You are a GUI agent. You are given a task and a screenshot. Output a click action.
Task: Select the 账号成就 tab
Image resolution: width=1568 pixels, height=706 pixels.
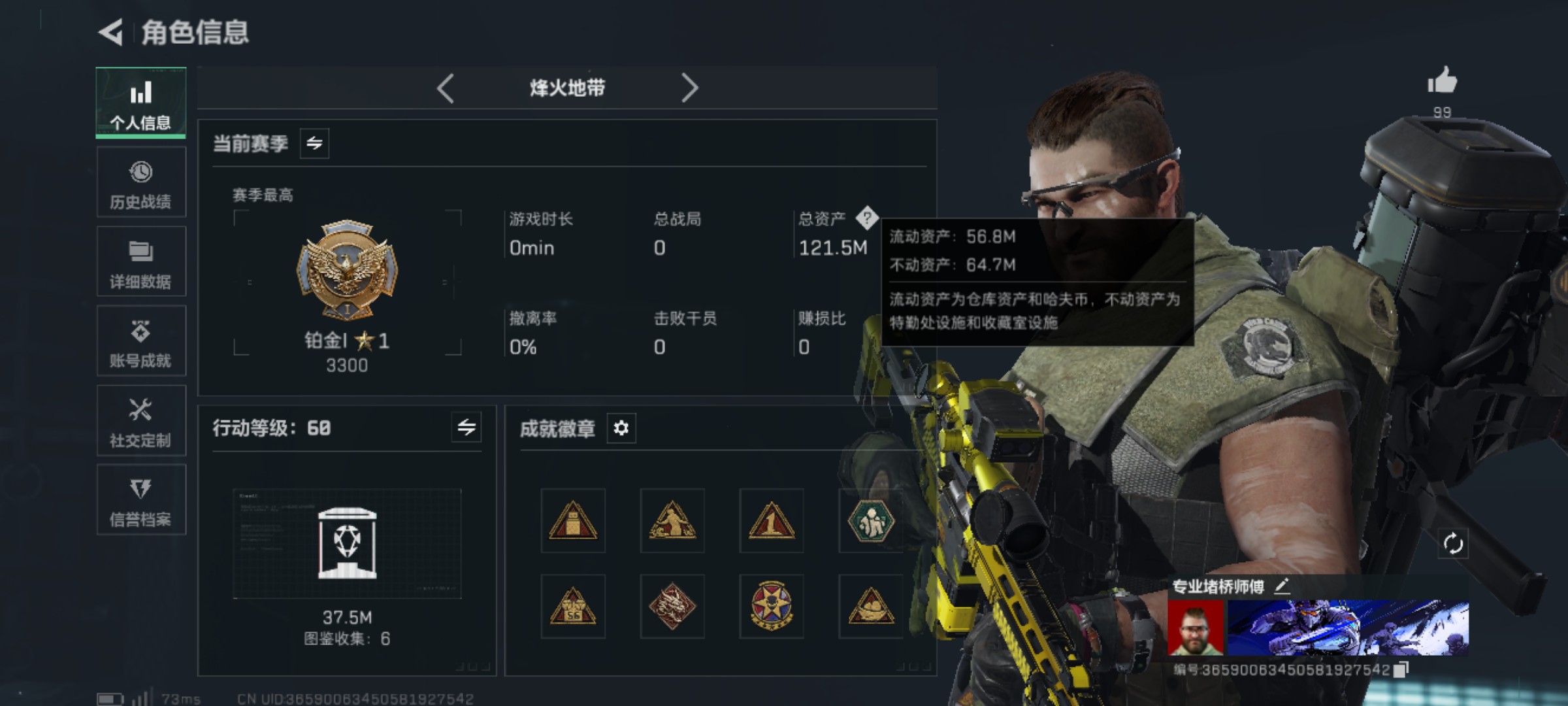pos(141,341)
